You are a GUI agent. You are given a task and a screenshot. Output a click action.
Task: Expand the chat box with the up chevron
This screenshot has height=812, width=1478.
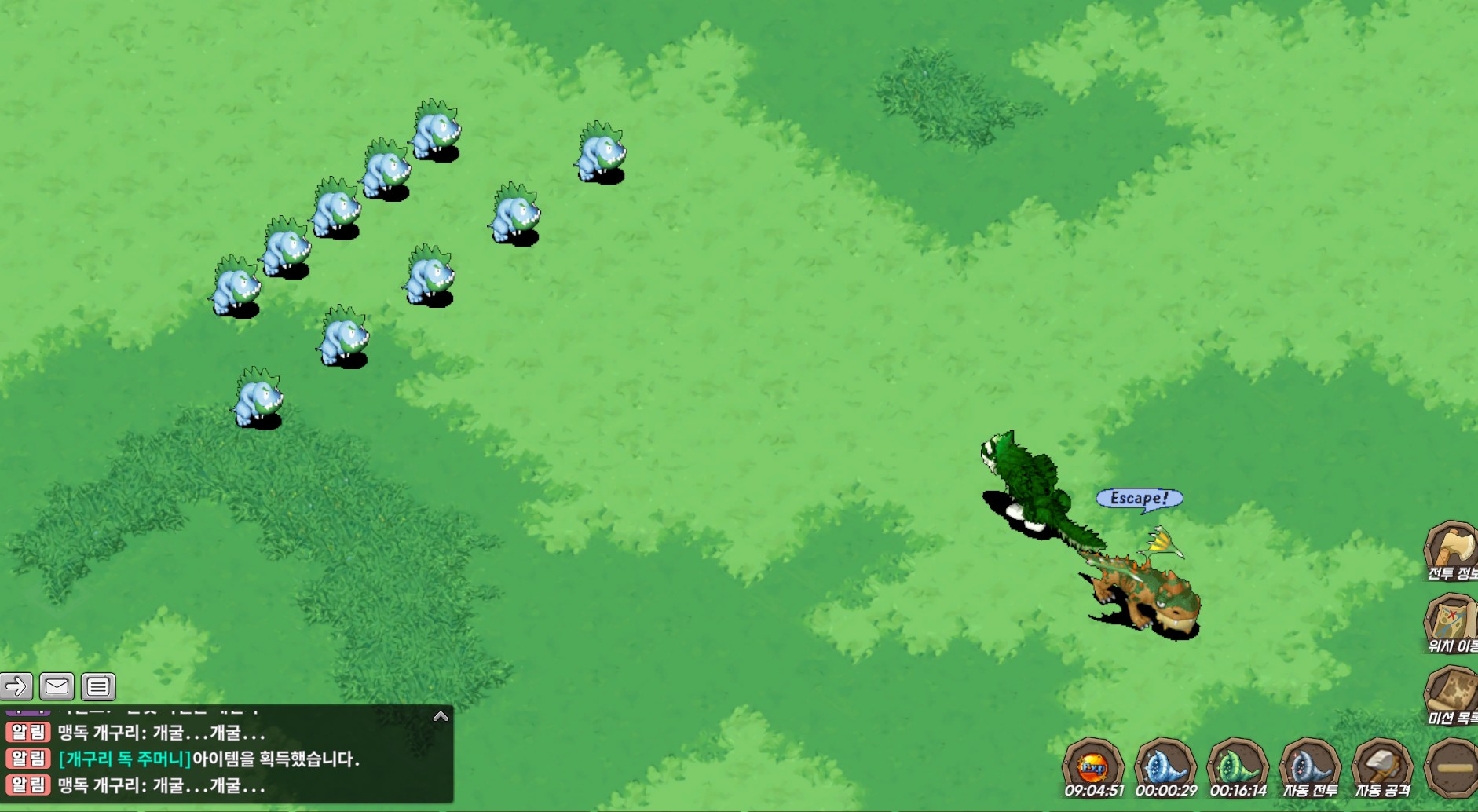[441, 716]
